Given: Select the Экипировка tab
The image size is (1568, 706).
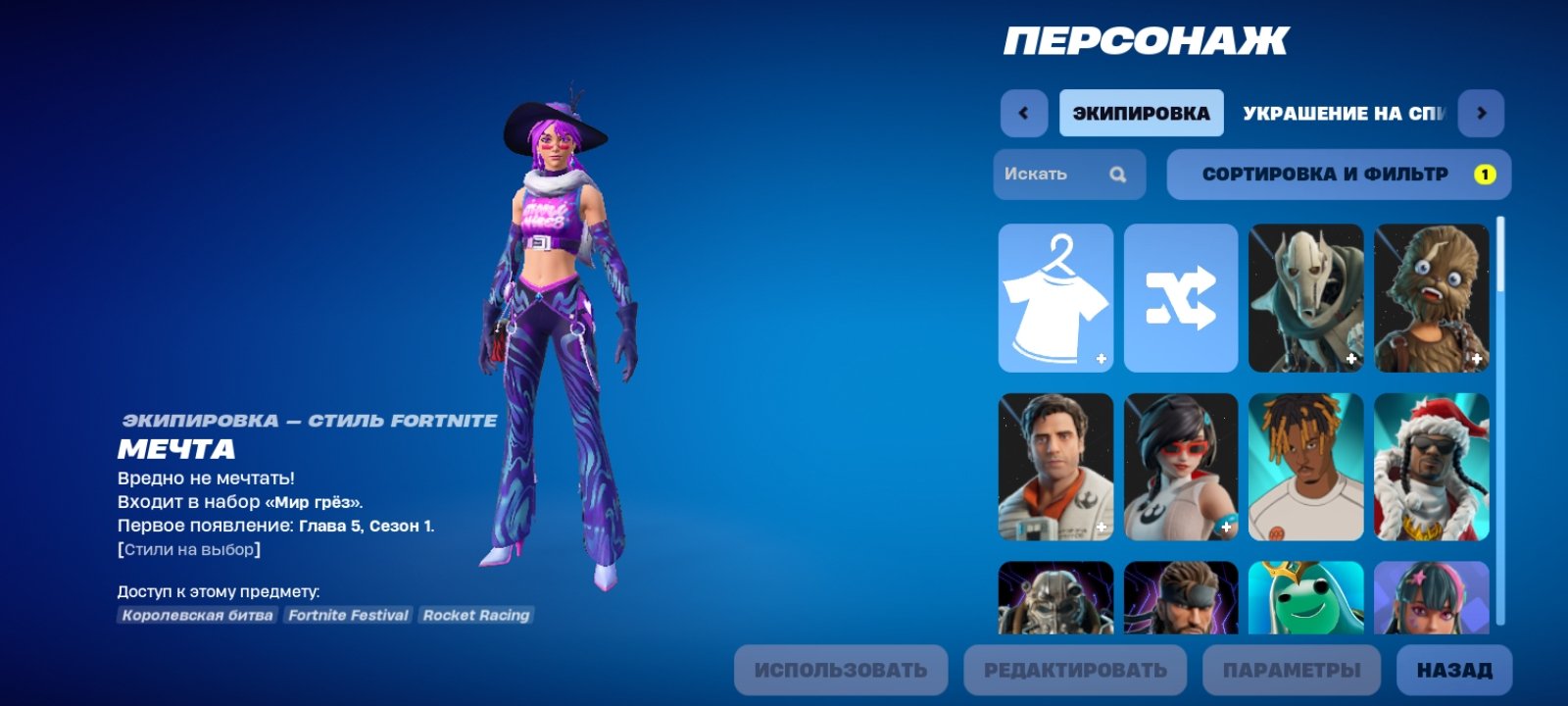Looking at the screenshot, I should point(1140,112).
